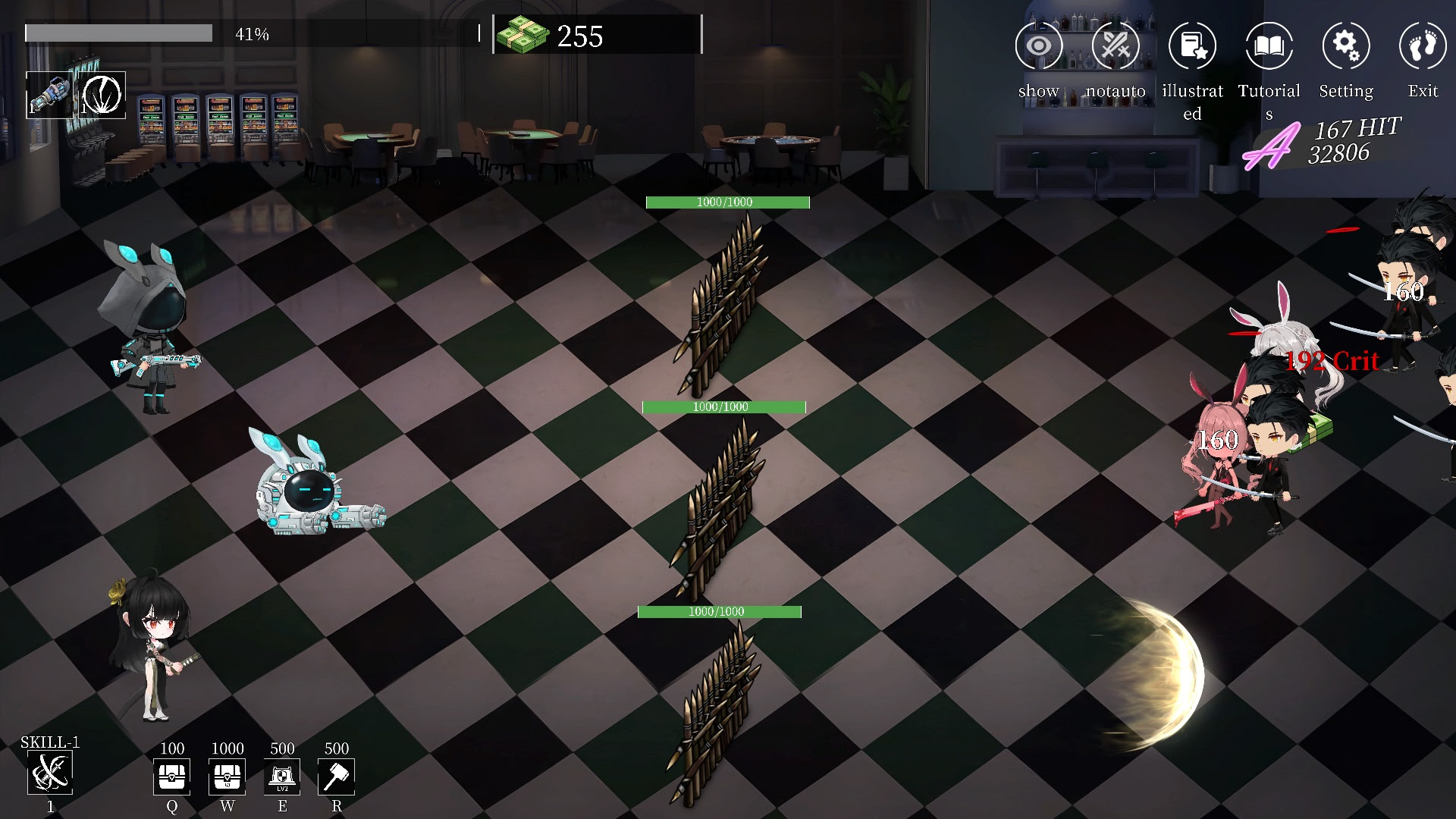
Task: Toggle the show eye button
Action: point(1039,46)
